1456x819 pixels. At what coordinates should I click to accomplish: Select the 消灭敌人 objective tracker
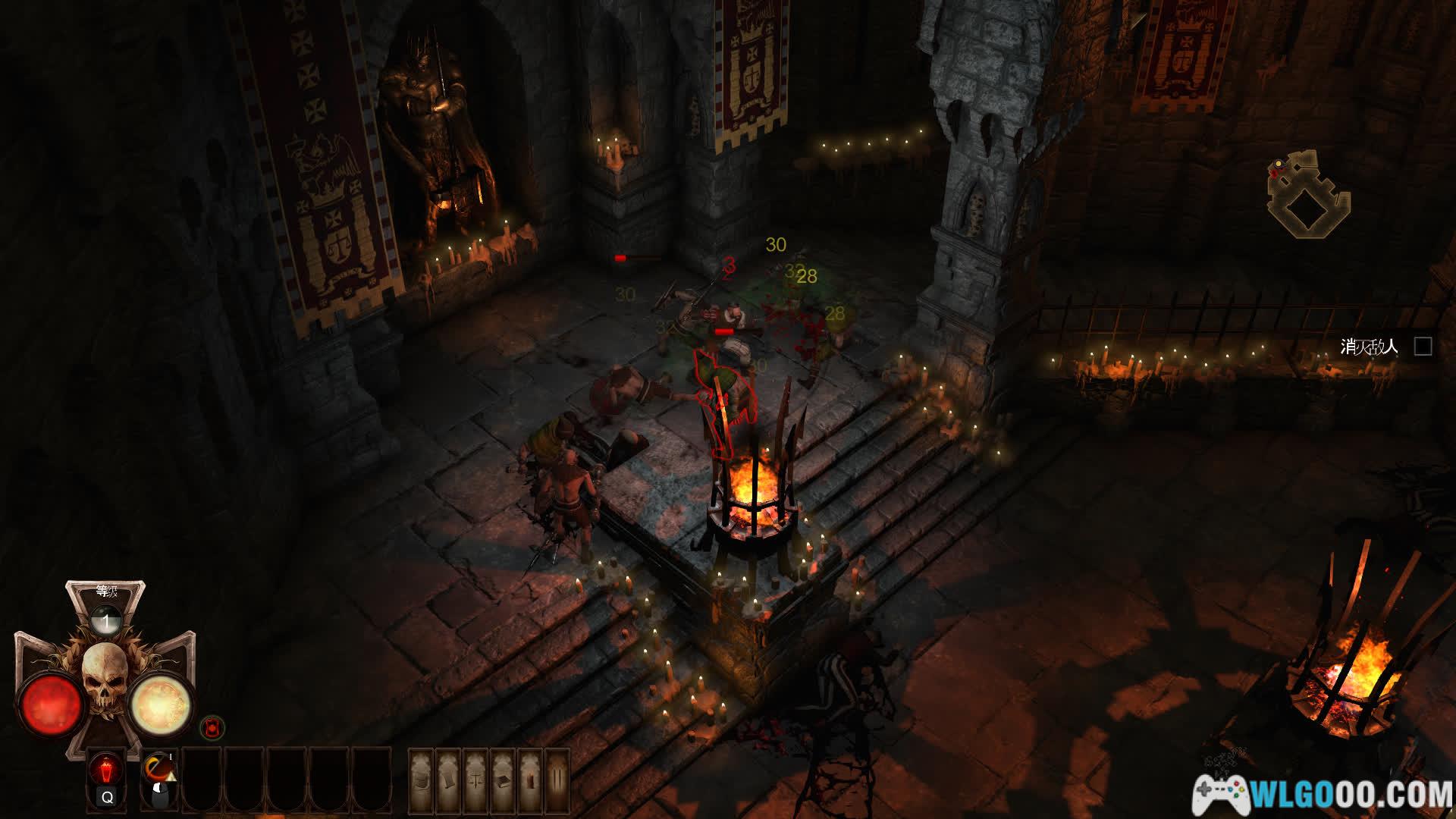click(x=1369, y=347)
